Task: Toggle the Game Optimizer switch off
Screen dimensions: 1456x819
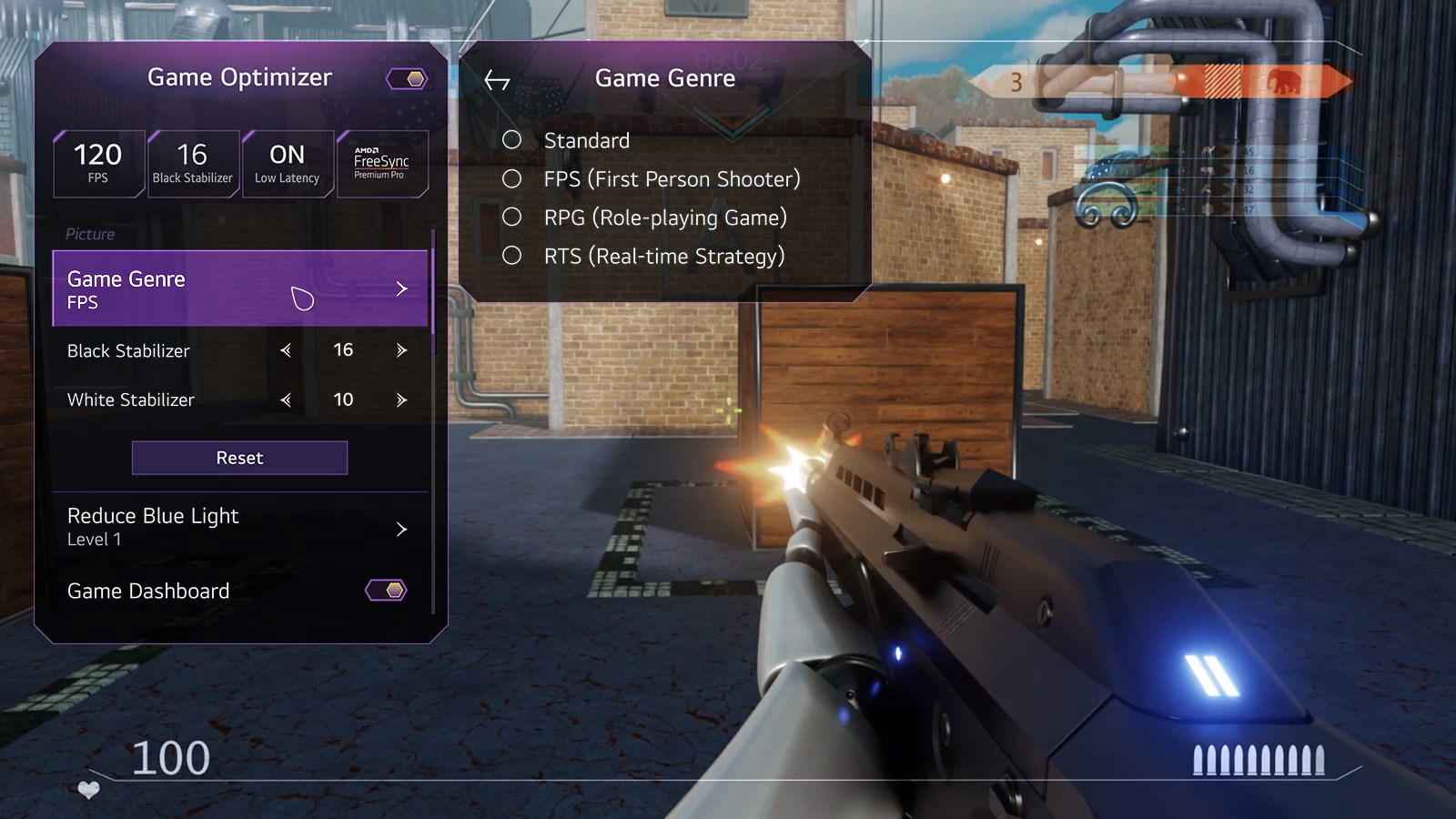Action: point(409,78)
